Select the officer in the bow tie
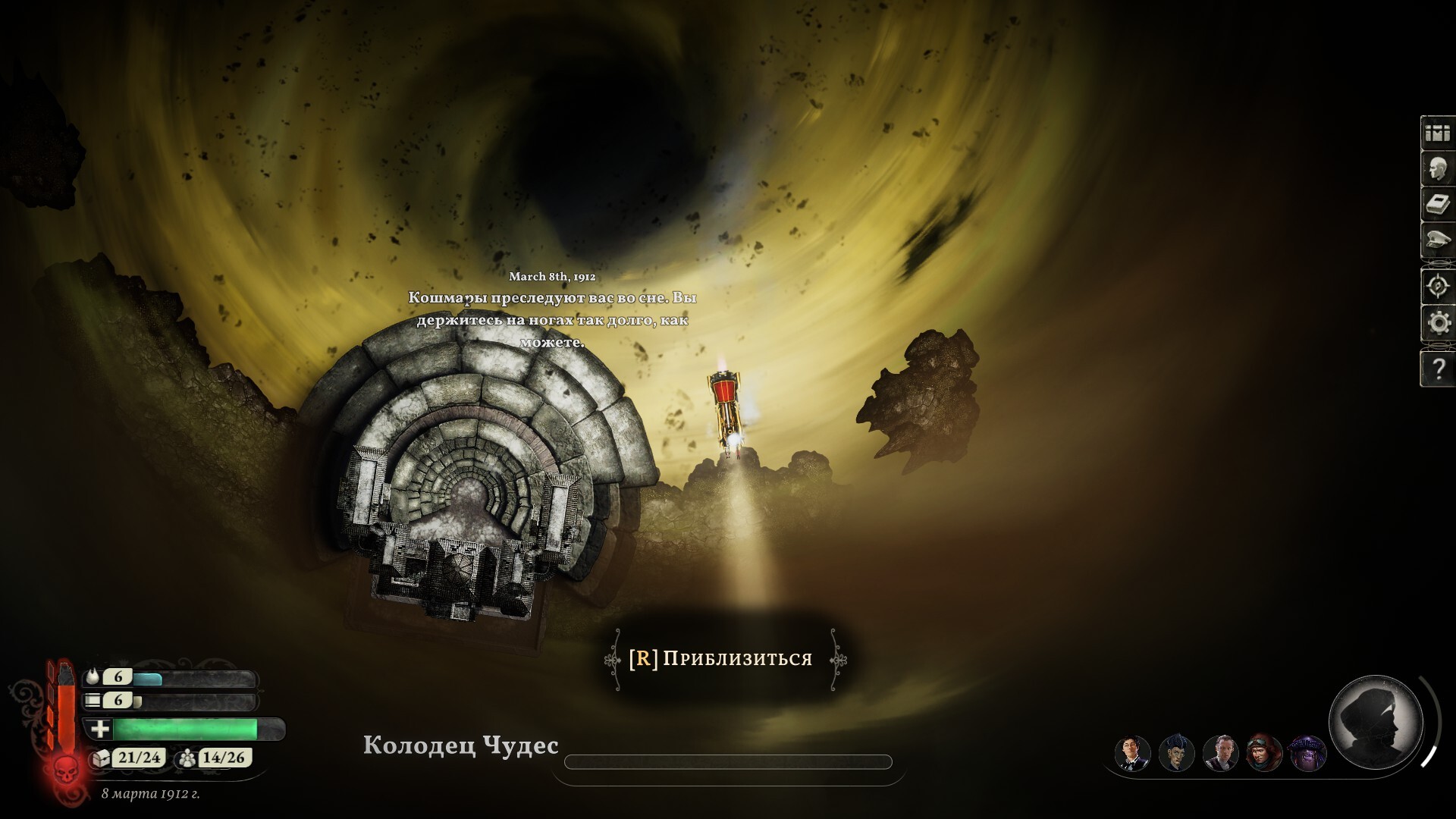Image resolution: width=1456 pixels, height=819 pixels. click(1132, 753)
